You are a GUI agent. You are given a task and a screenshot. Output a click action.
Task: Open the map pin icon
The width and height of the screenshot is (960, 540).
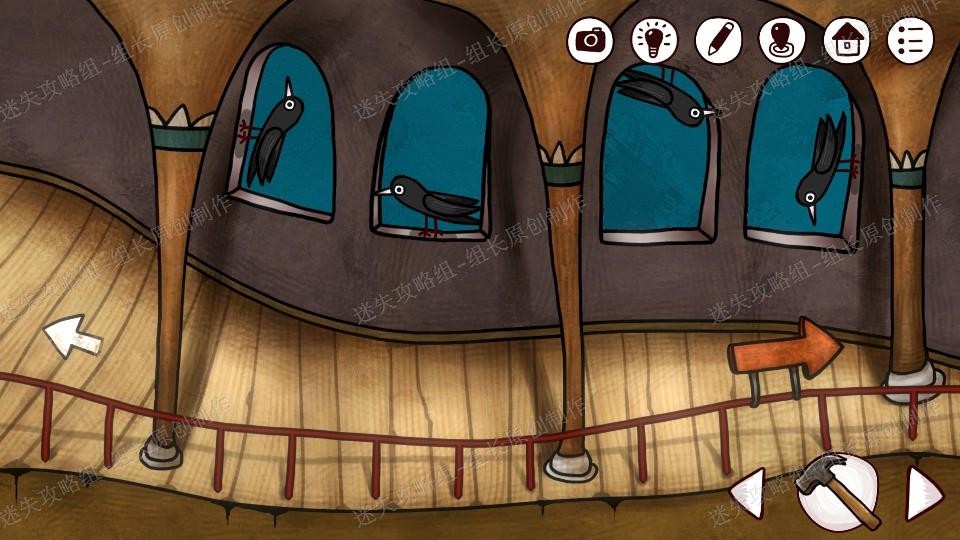point(782,40)
